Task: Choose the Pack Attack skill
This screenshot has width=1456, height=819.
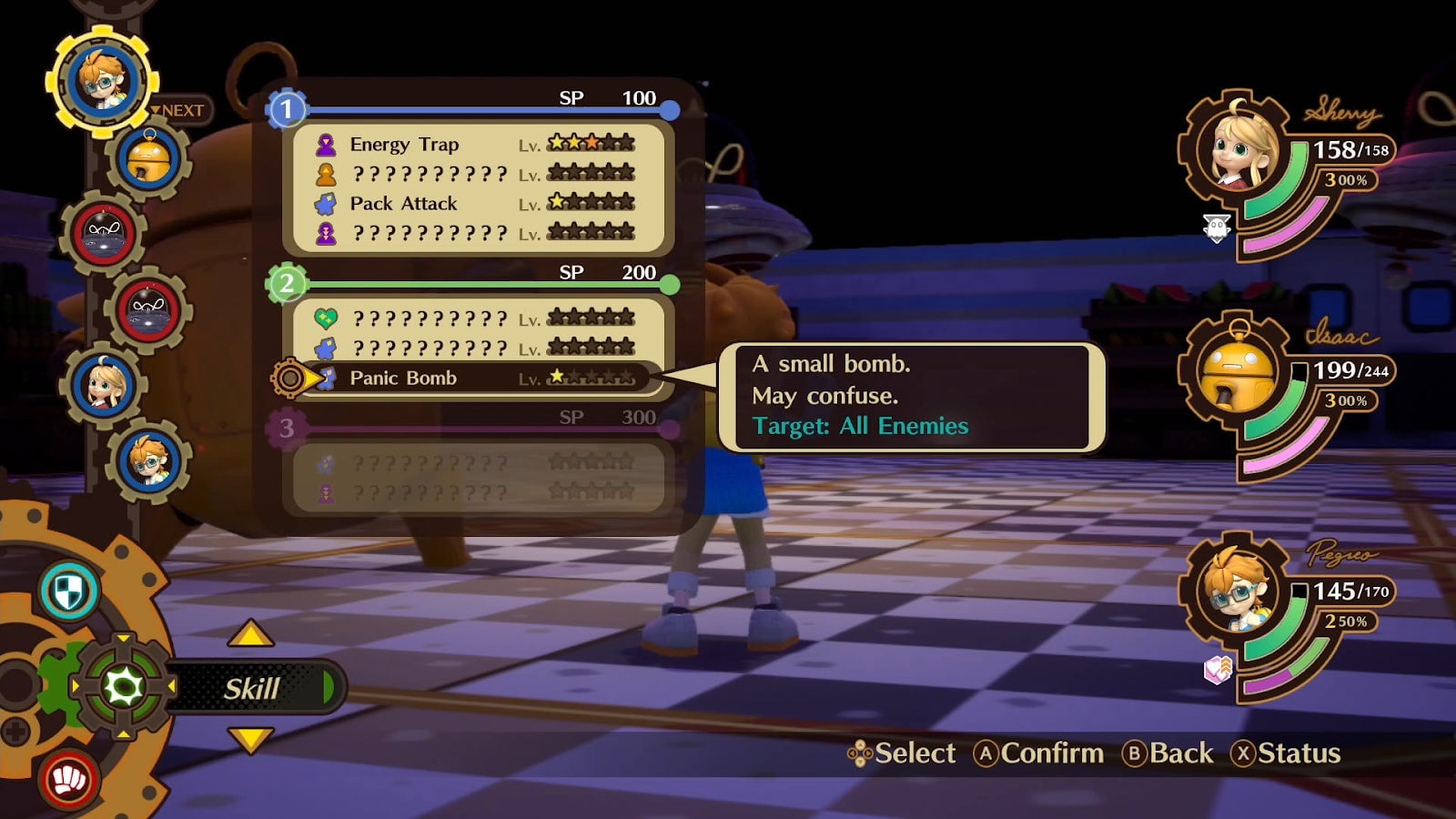Action: (403, 204)
